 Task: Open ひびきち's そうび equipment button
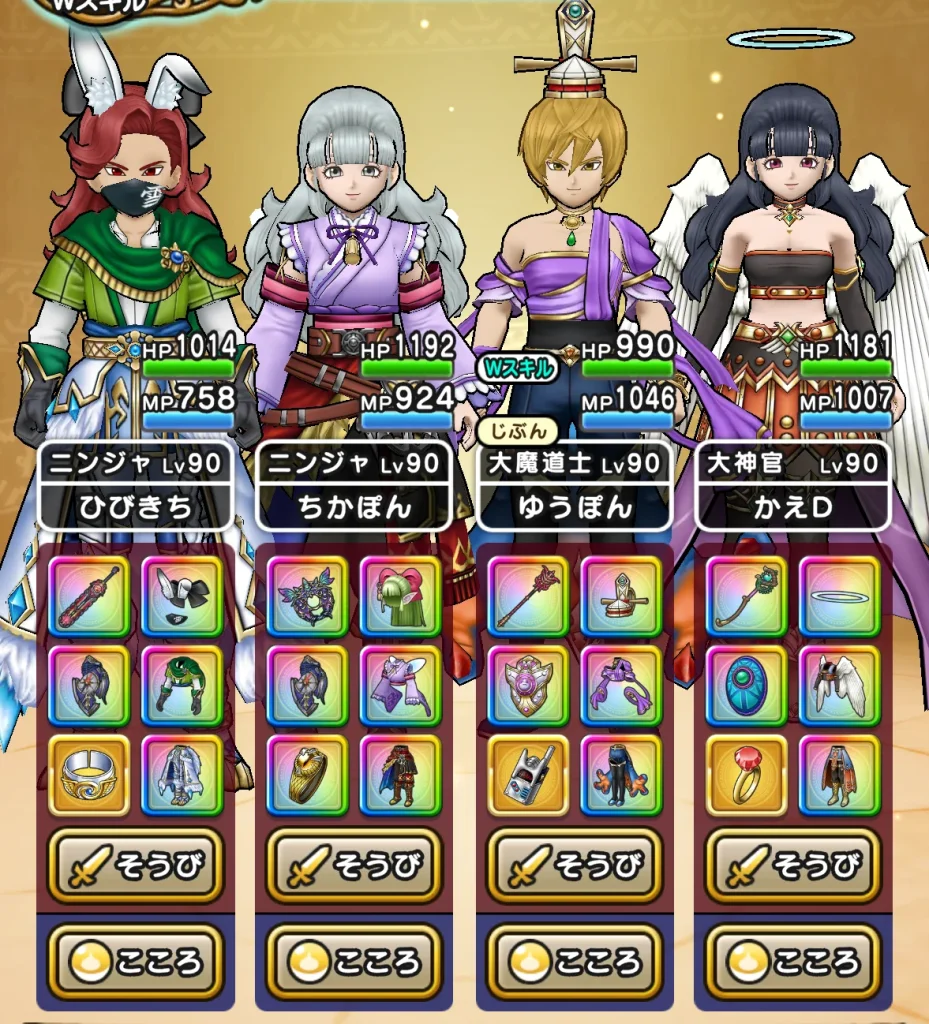[x=136, y=866]
